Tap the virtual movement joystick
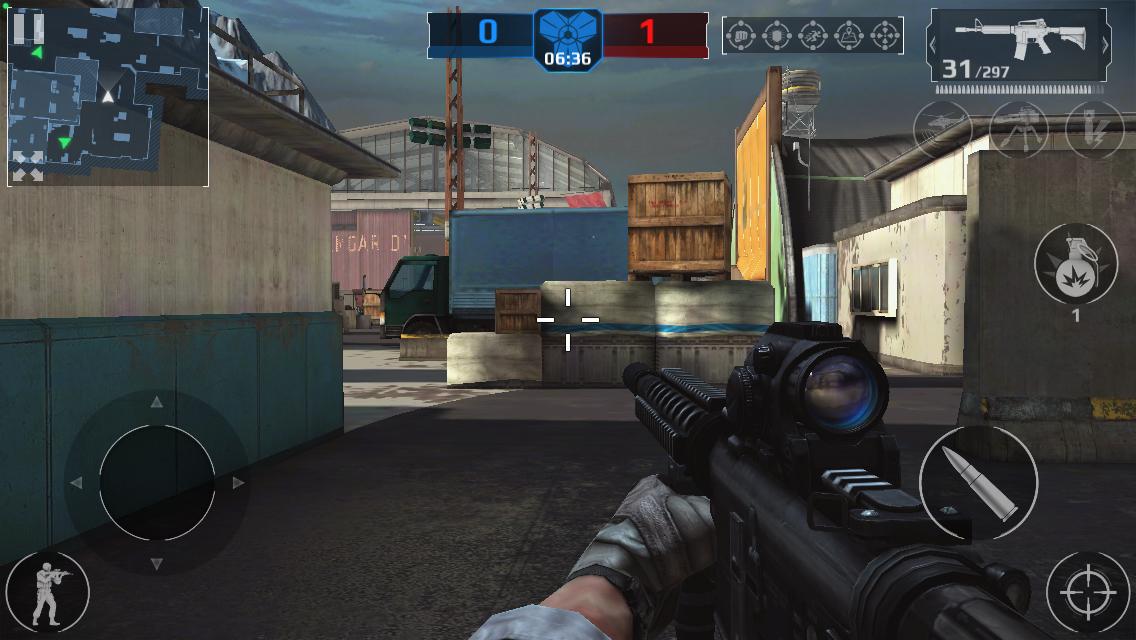The width and height of the screenshot is (1136, 640). point(157,483)
